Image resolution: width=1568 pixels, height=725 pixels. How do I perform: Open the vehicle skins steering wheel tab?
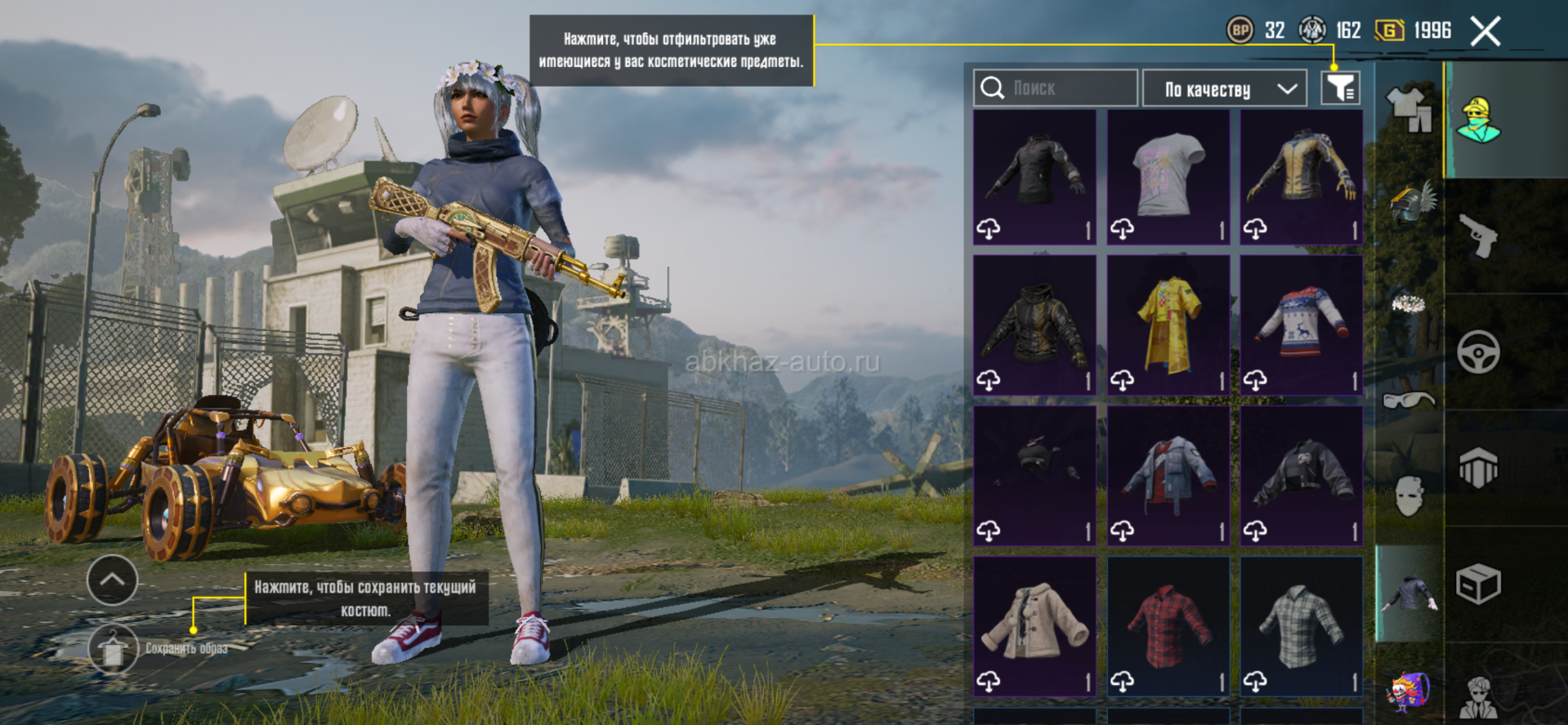[1479, 352]
